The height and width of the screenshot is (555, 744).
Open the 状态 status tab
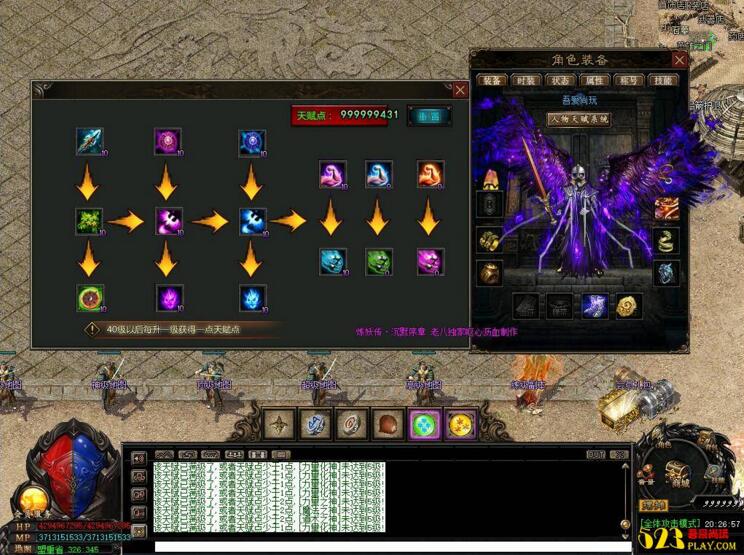pyautogui.click(x=557, y=80)
